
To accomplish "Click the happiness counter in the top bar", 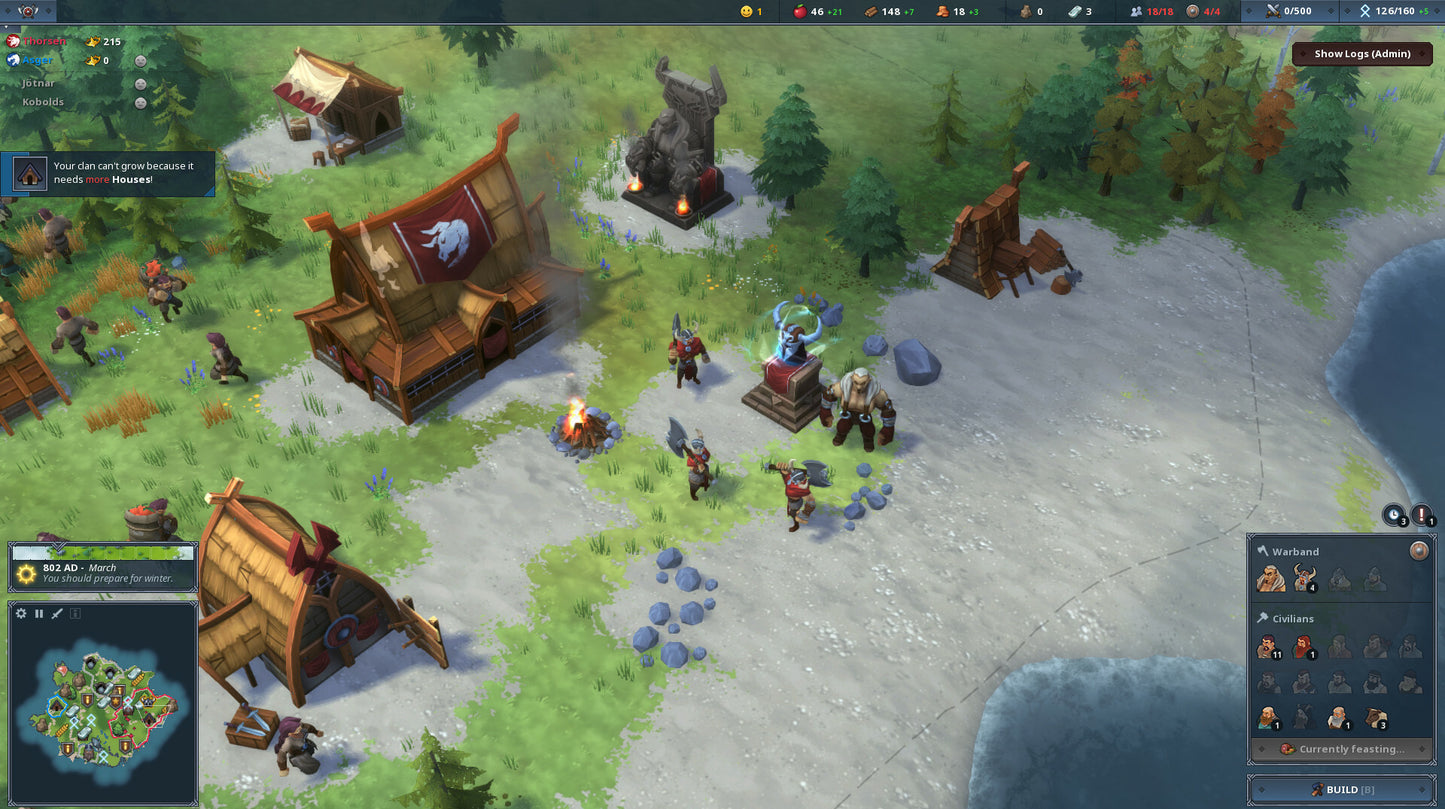I will pyautogui.click(x=748, y=11).
